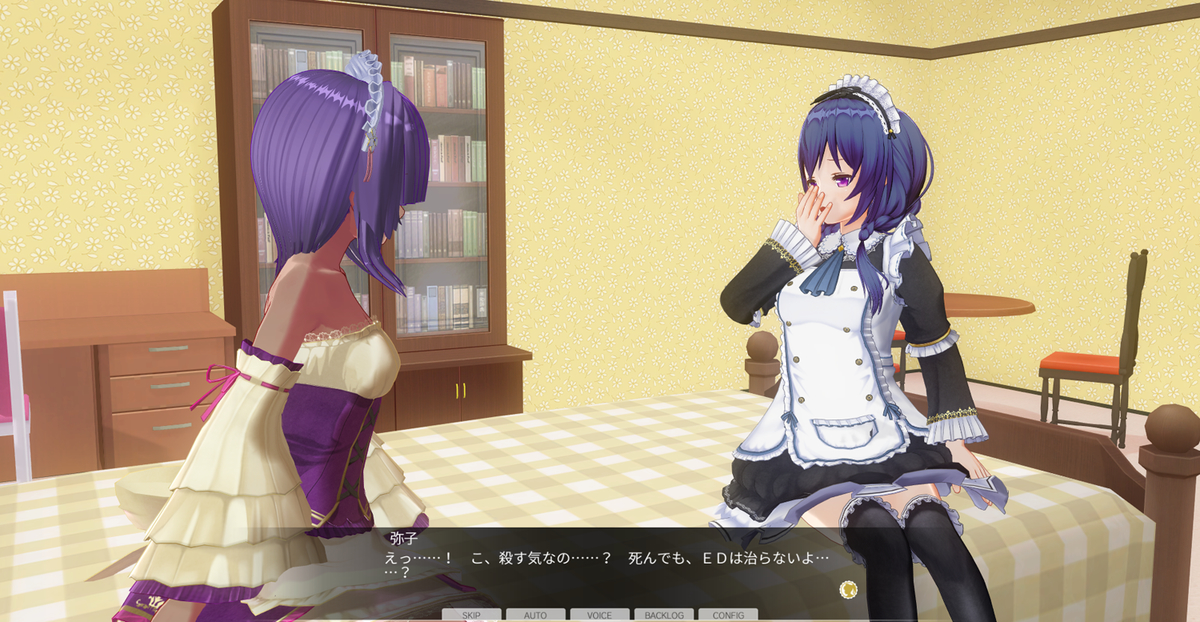Click the SKIP button
Image resolution: width=1200 pixels, height=622 pixels.
[x=472, y=615]
